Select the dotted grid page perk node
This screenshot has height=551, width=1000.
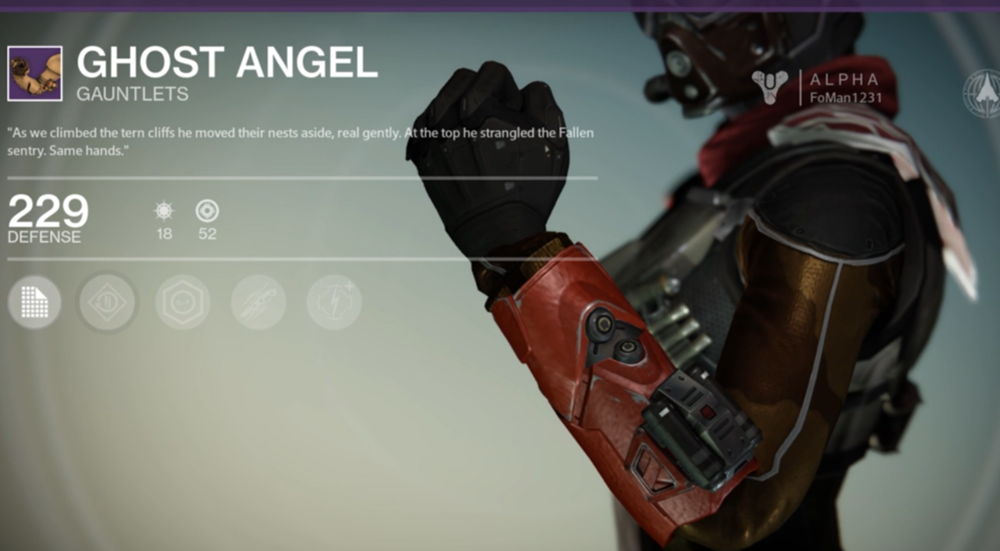(x=34, y=302)
